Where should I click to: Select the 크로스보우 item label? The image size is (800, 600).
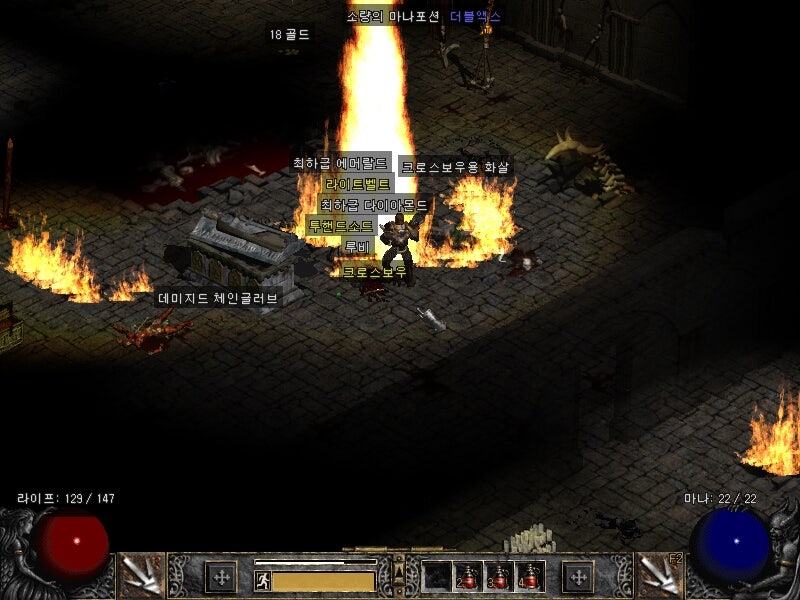375,272
